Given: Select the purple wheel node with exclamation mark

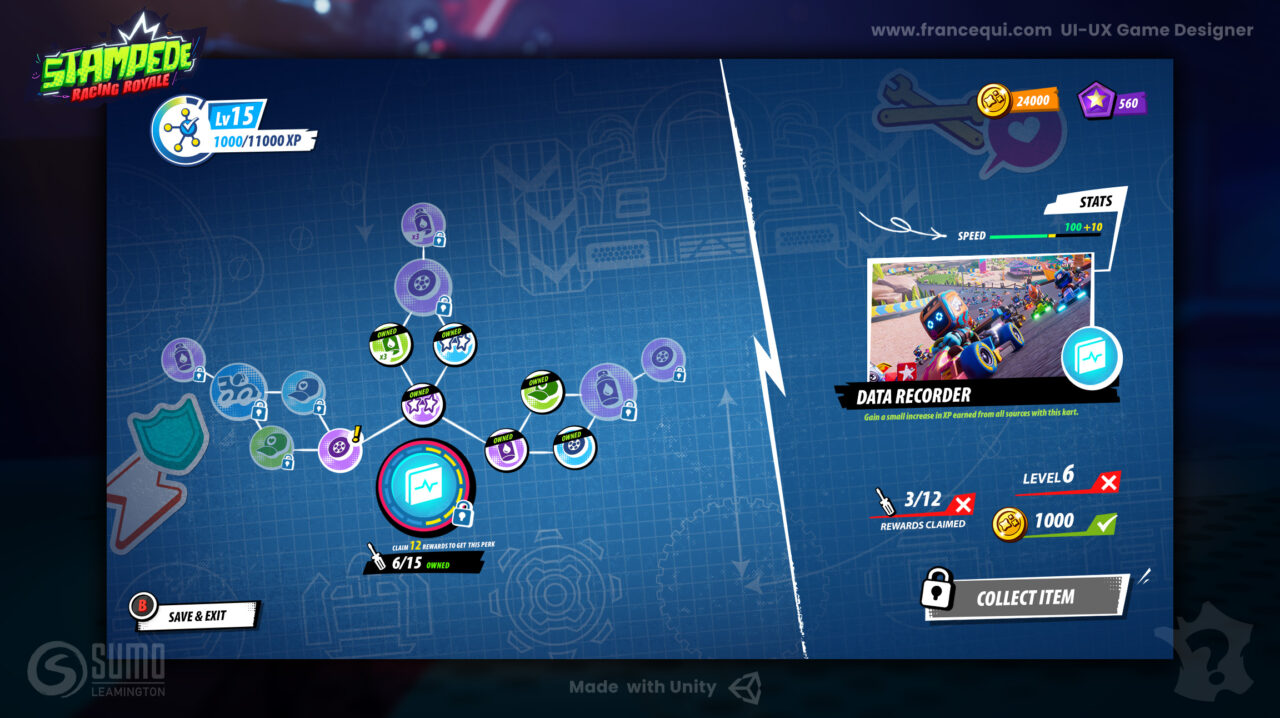Looking at the screenshot, I should [x=339, y=448].
